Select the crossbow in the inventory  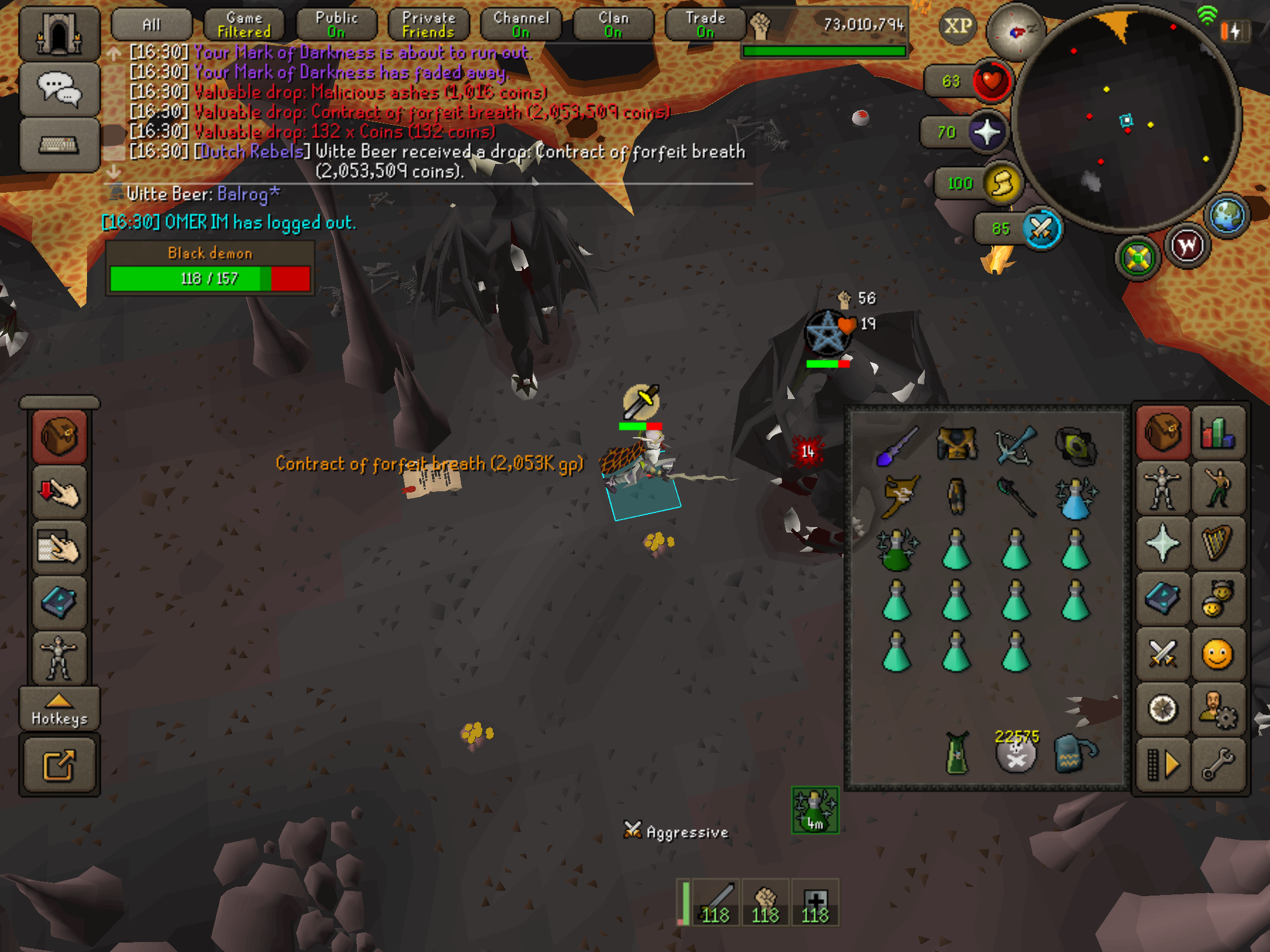pos(1015,445)
